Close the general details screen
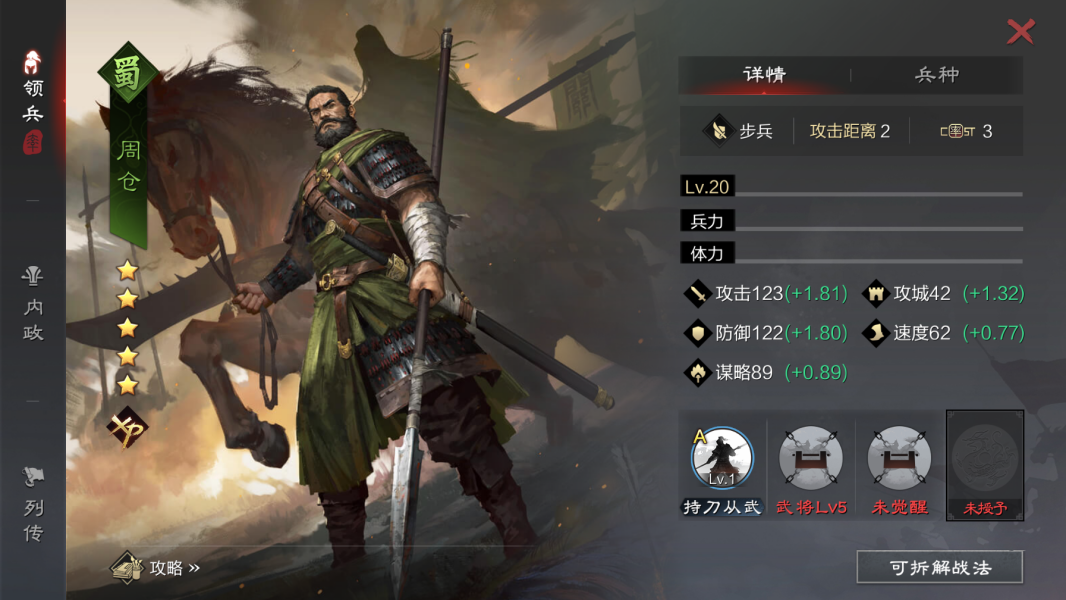This screenshot has width=1066, height=600. (x=1020, y=32)
